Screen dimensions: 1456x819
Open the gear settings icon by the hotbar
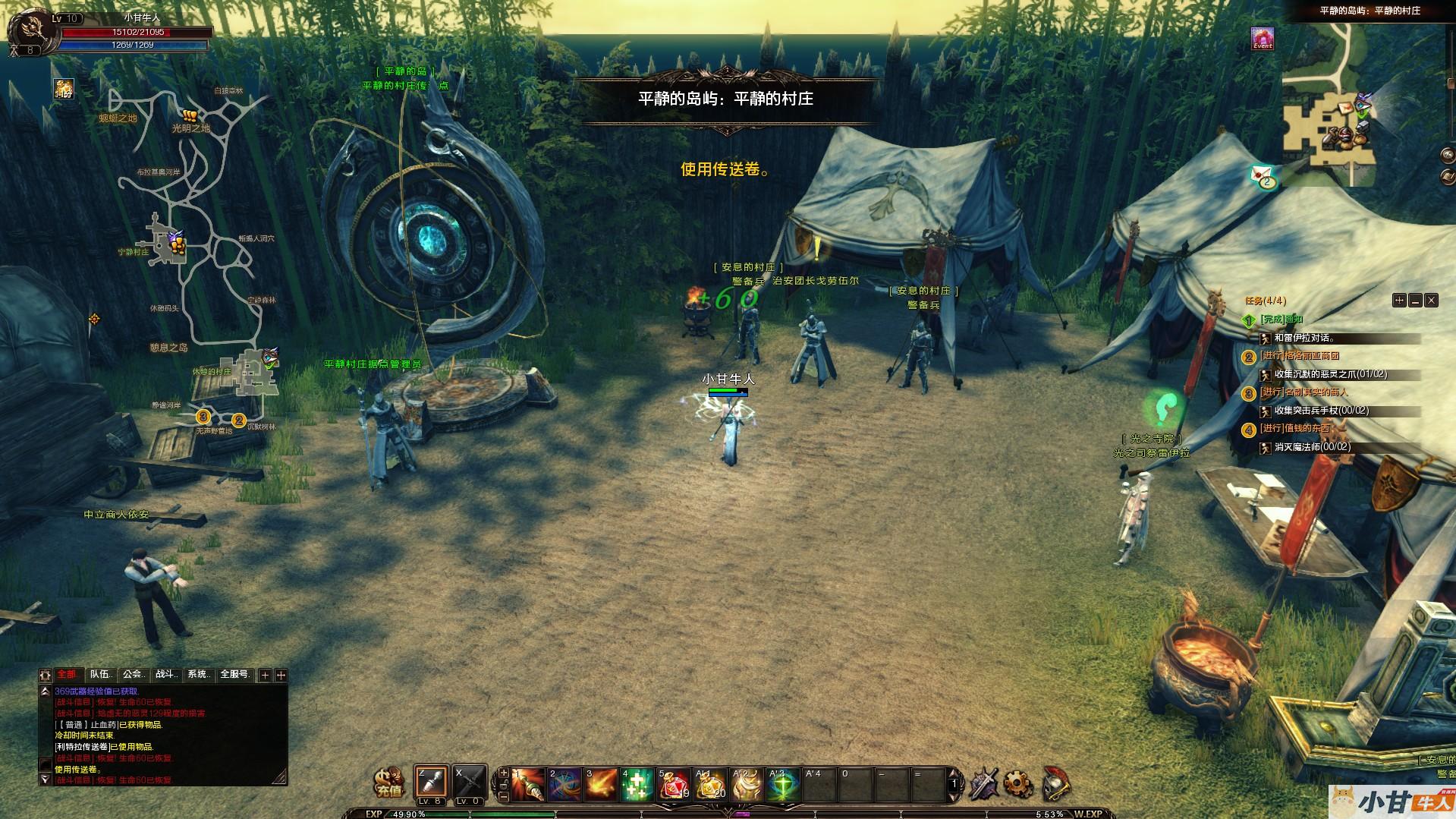1018,783
